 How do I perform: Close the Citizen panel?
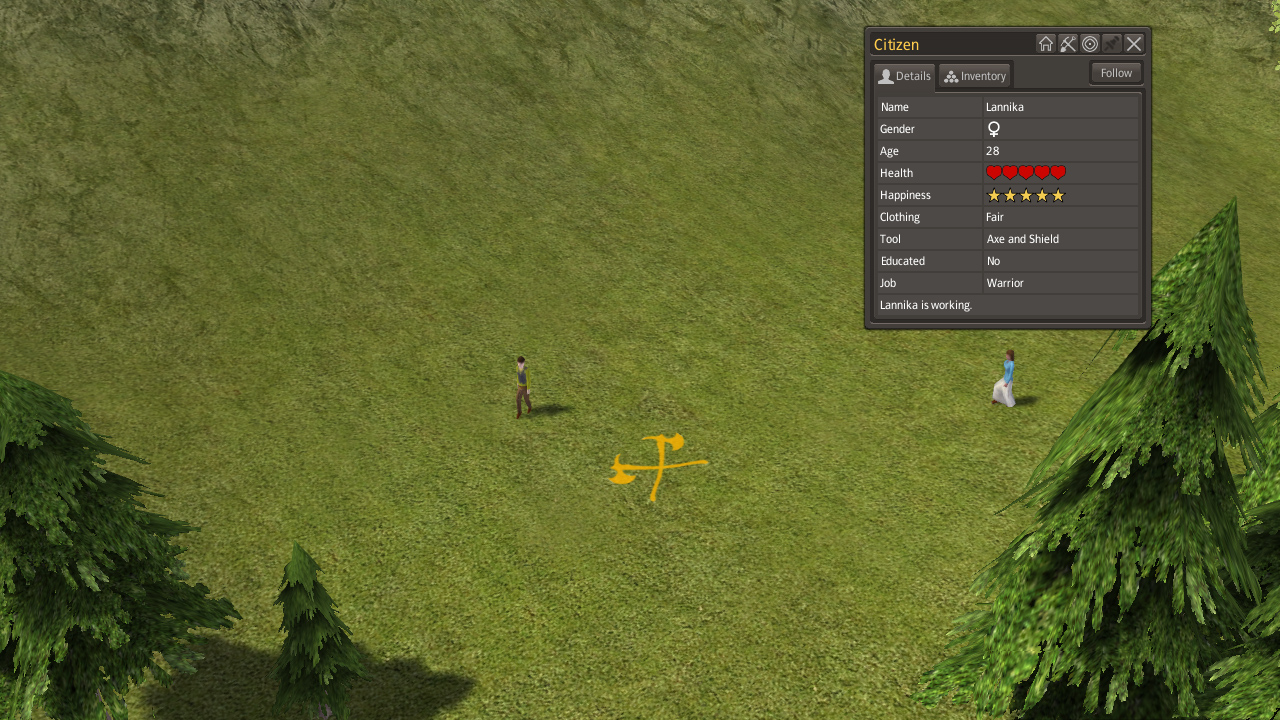tap(1134, 44)
